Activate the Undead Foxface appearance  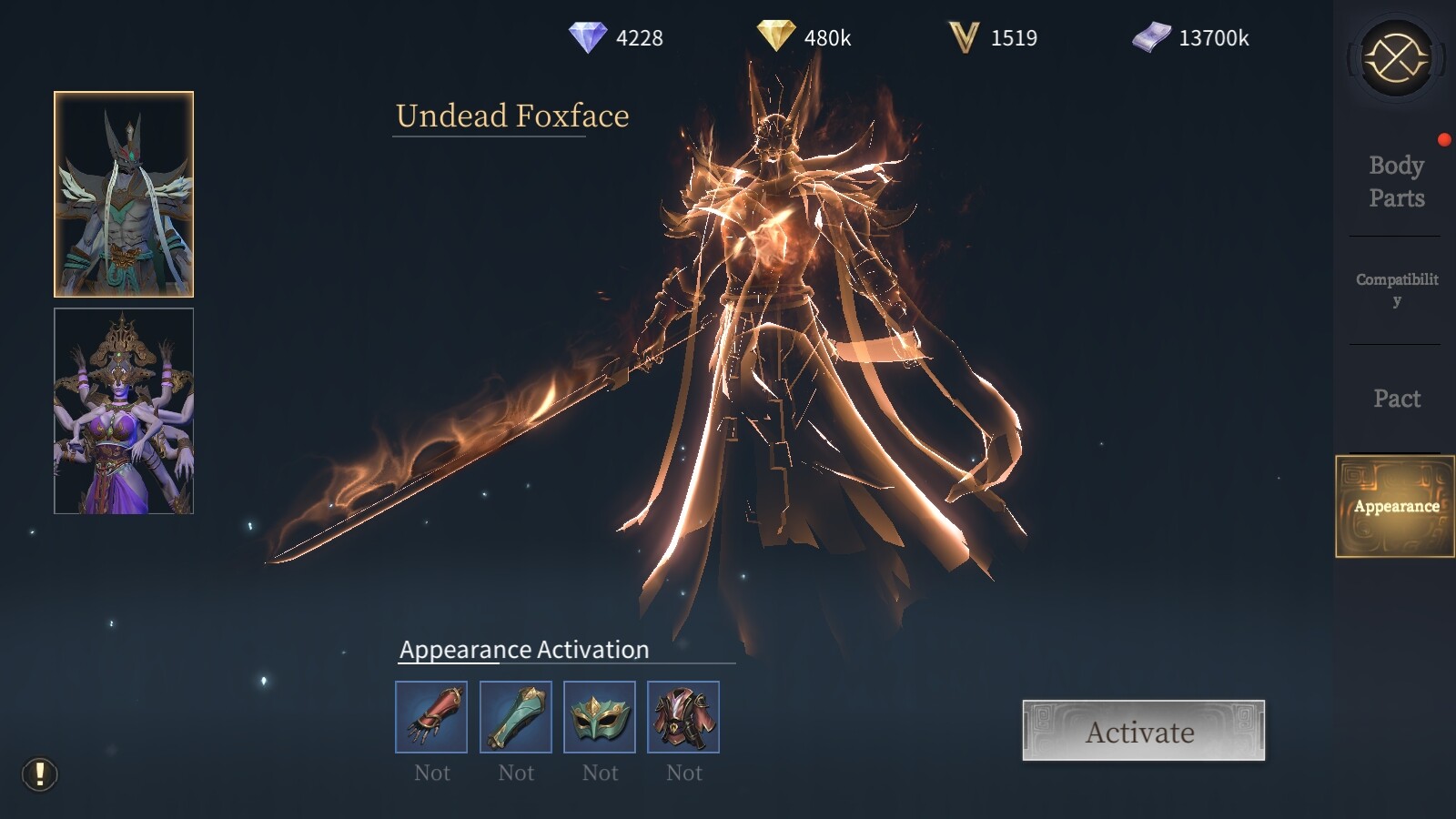(x=1143, y=731)
